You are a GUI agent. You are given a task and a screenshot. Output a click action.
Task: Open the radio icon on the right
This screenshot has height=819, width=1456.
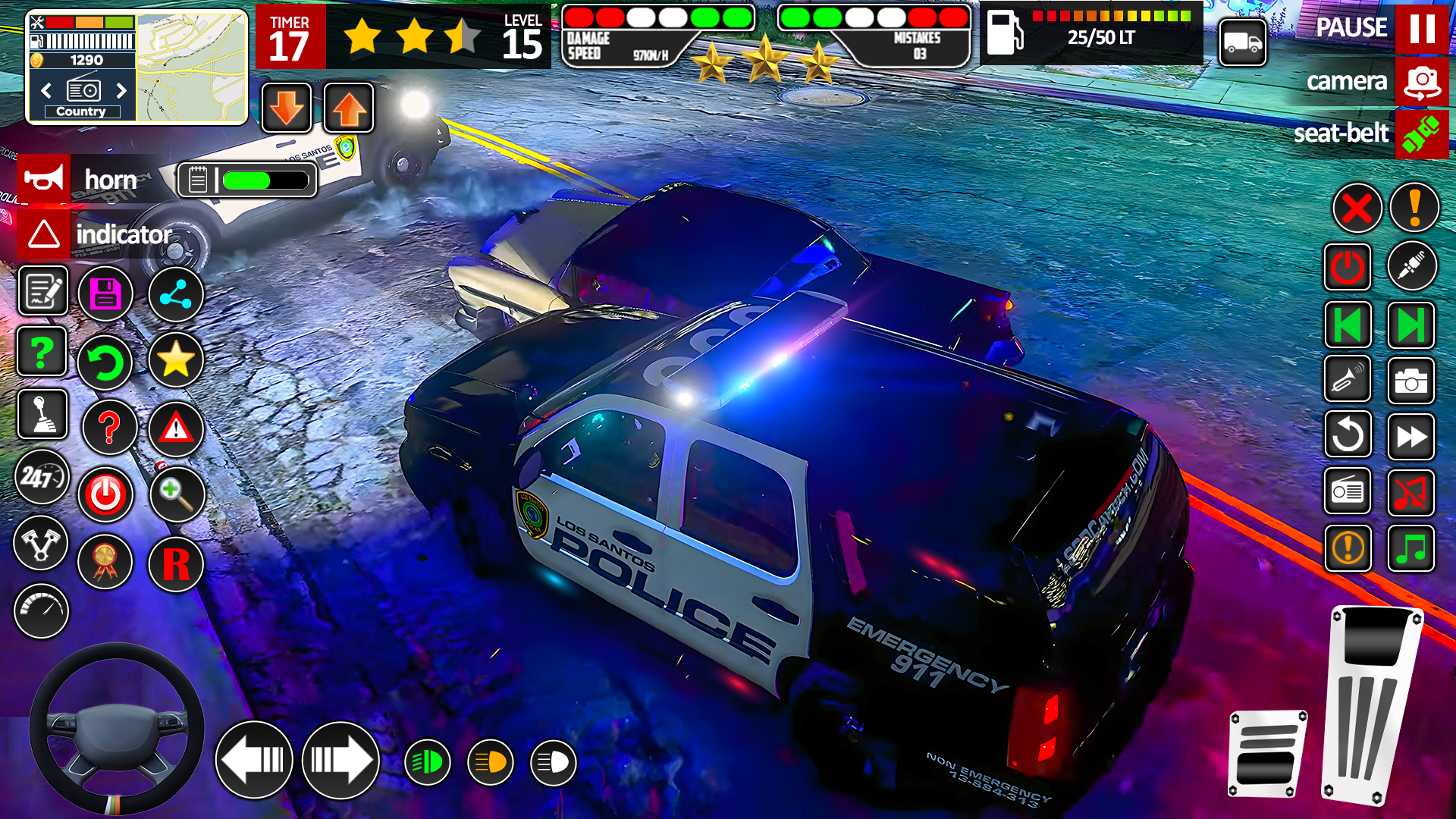(1348, 491)
